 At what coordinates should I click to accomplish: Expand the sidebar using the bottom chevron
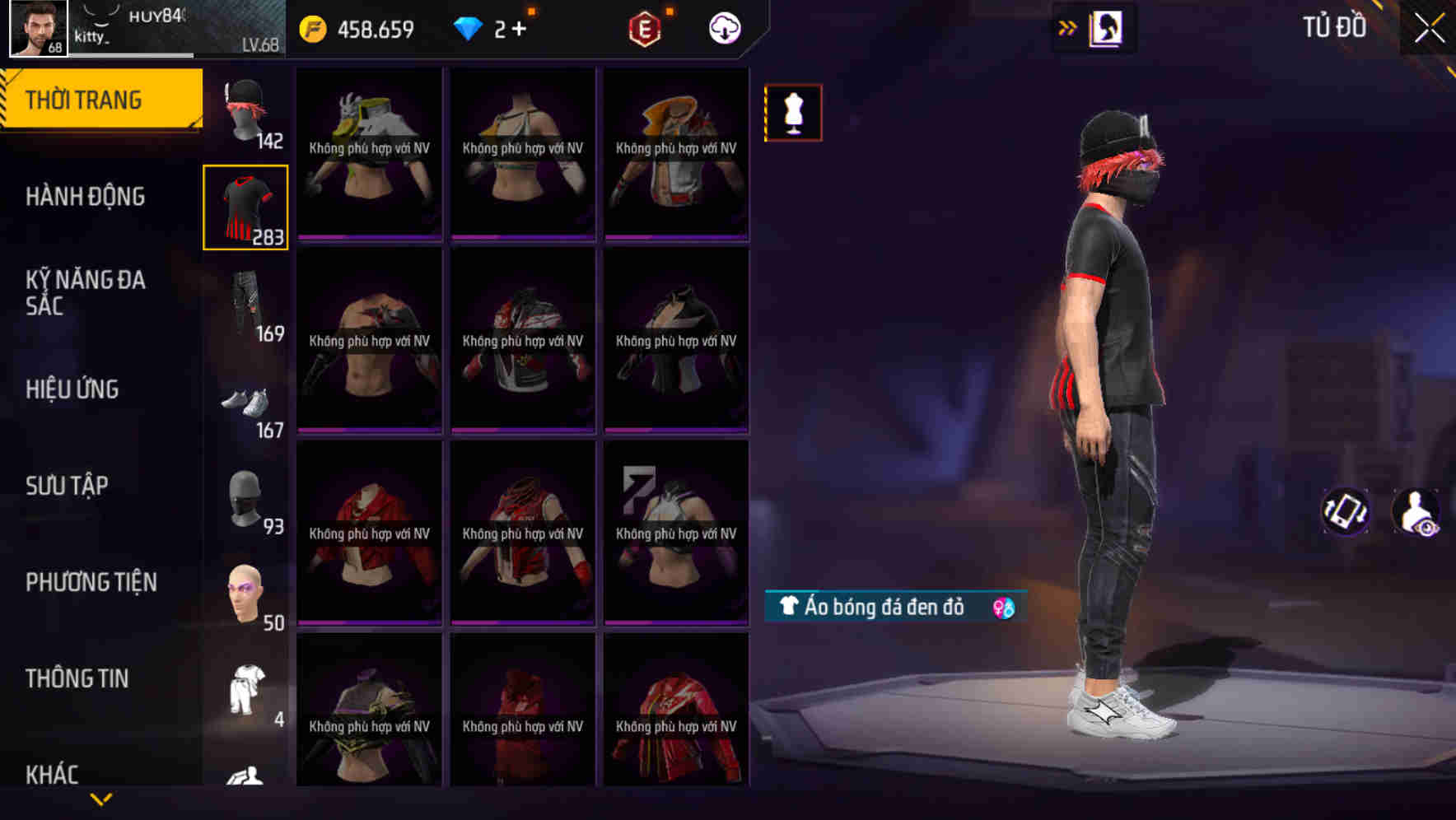click(x=101, y=799)
